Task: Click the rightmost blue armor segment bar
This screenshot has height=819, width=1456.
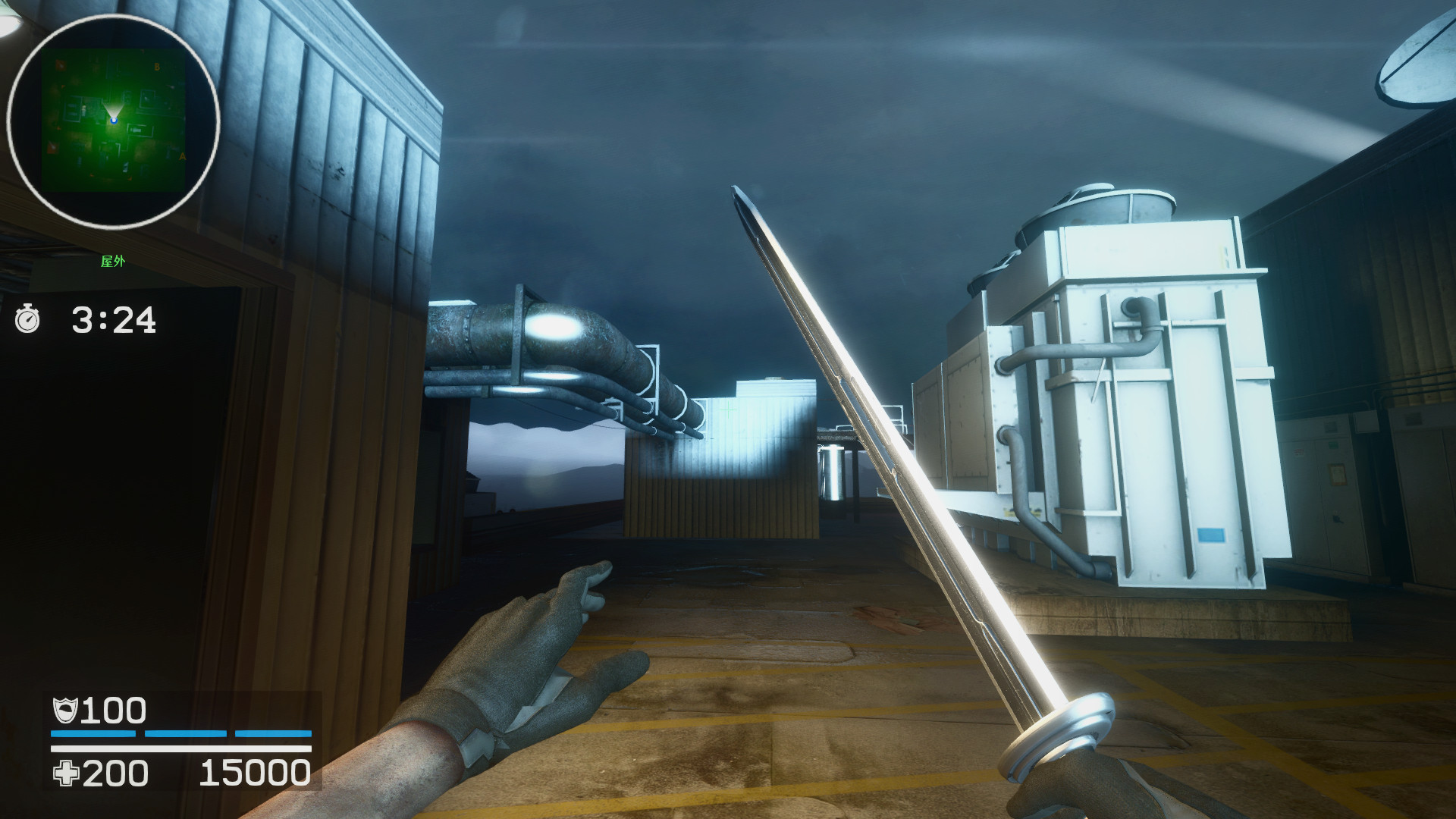Action: coord(275,735)
